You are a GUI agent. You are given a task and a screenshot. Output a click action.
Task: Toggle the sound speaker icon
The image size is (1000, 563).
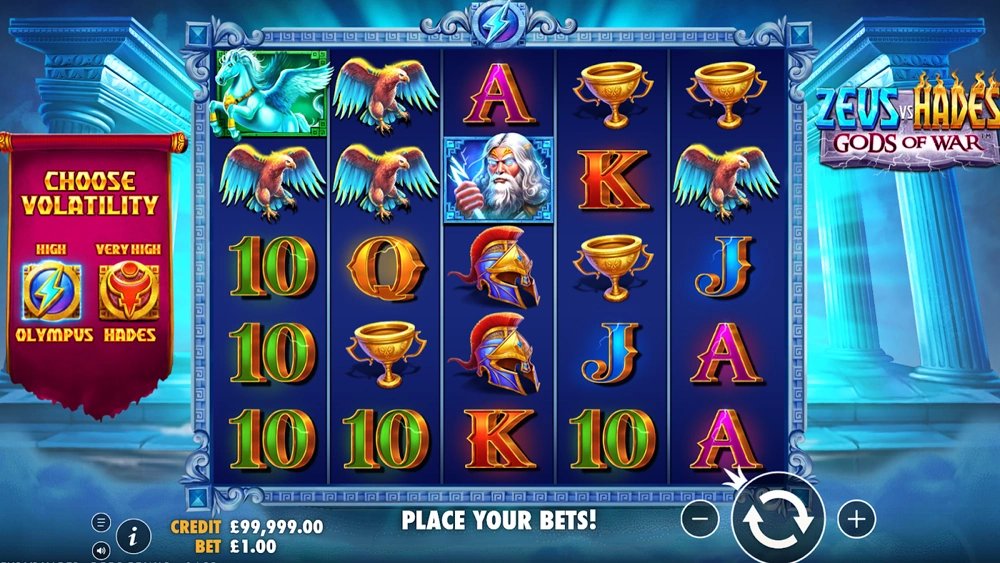101,549
